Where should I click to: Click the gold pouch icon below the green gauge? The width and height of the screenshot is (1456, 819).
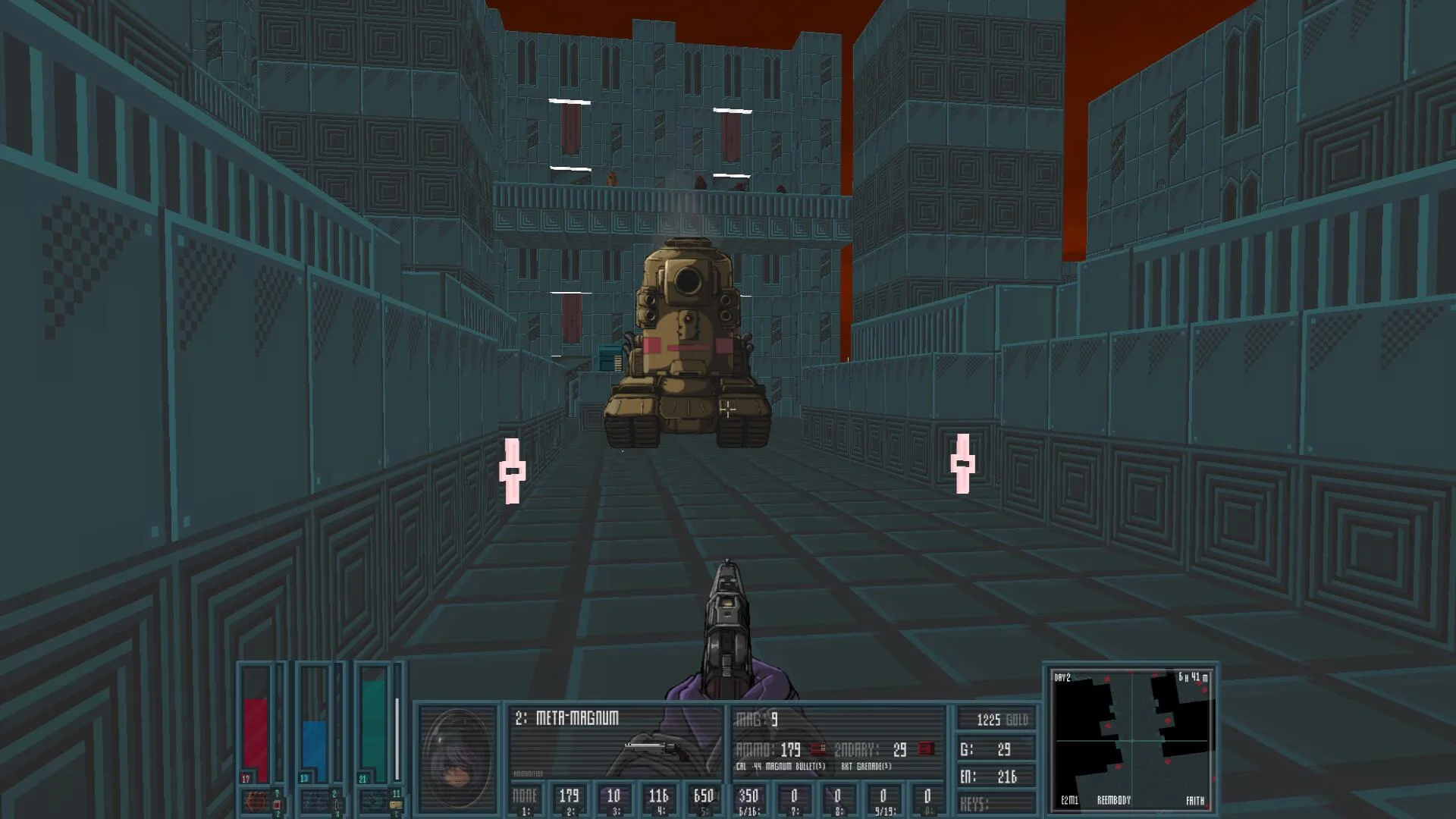click(395, 804)
